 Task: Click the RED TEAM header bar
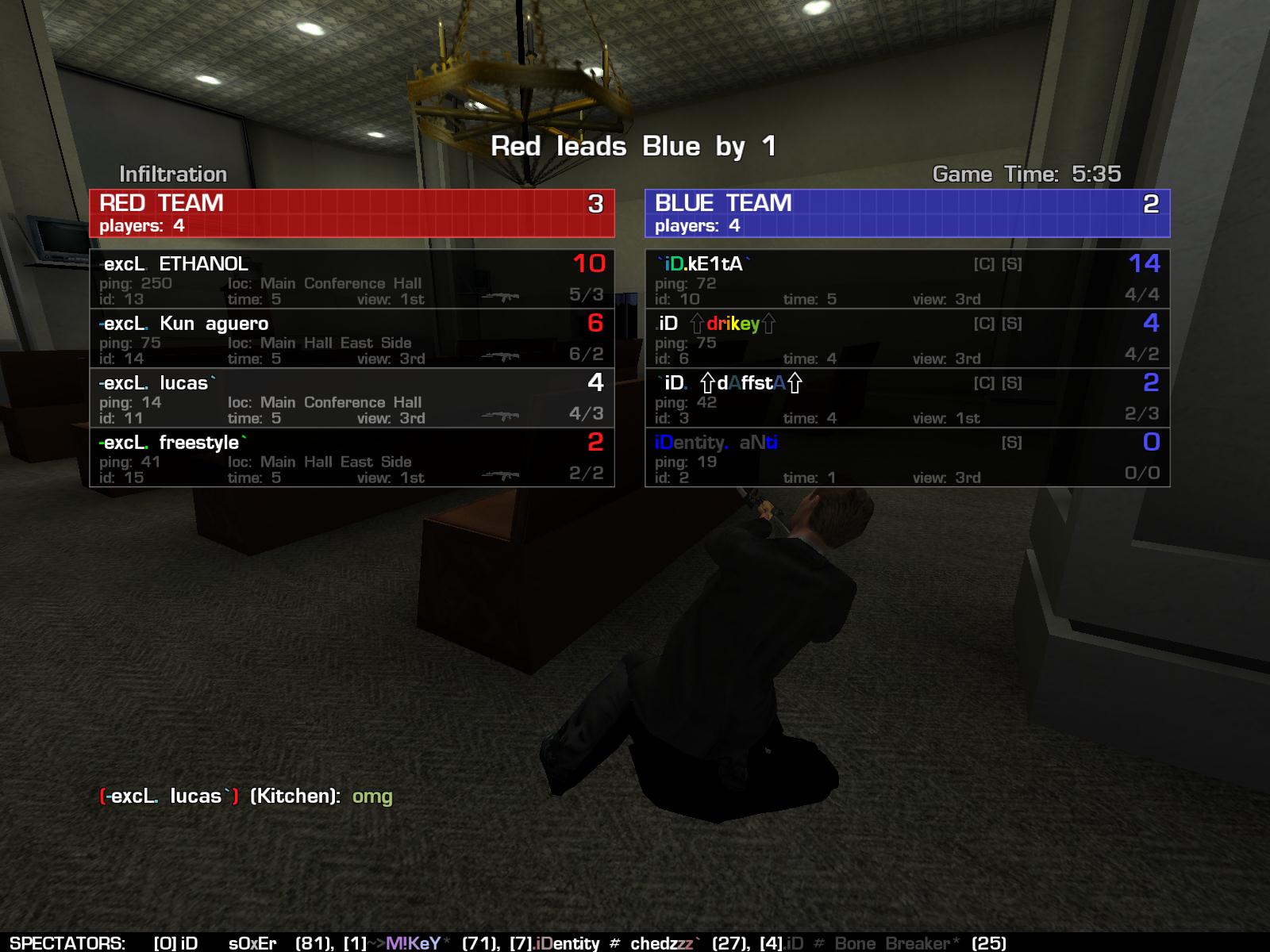[352, 213]
